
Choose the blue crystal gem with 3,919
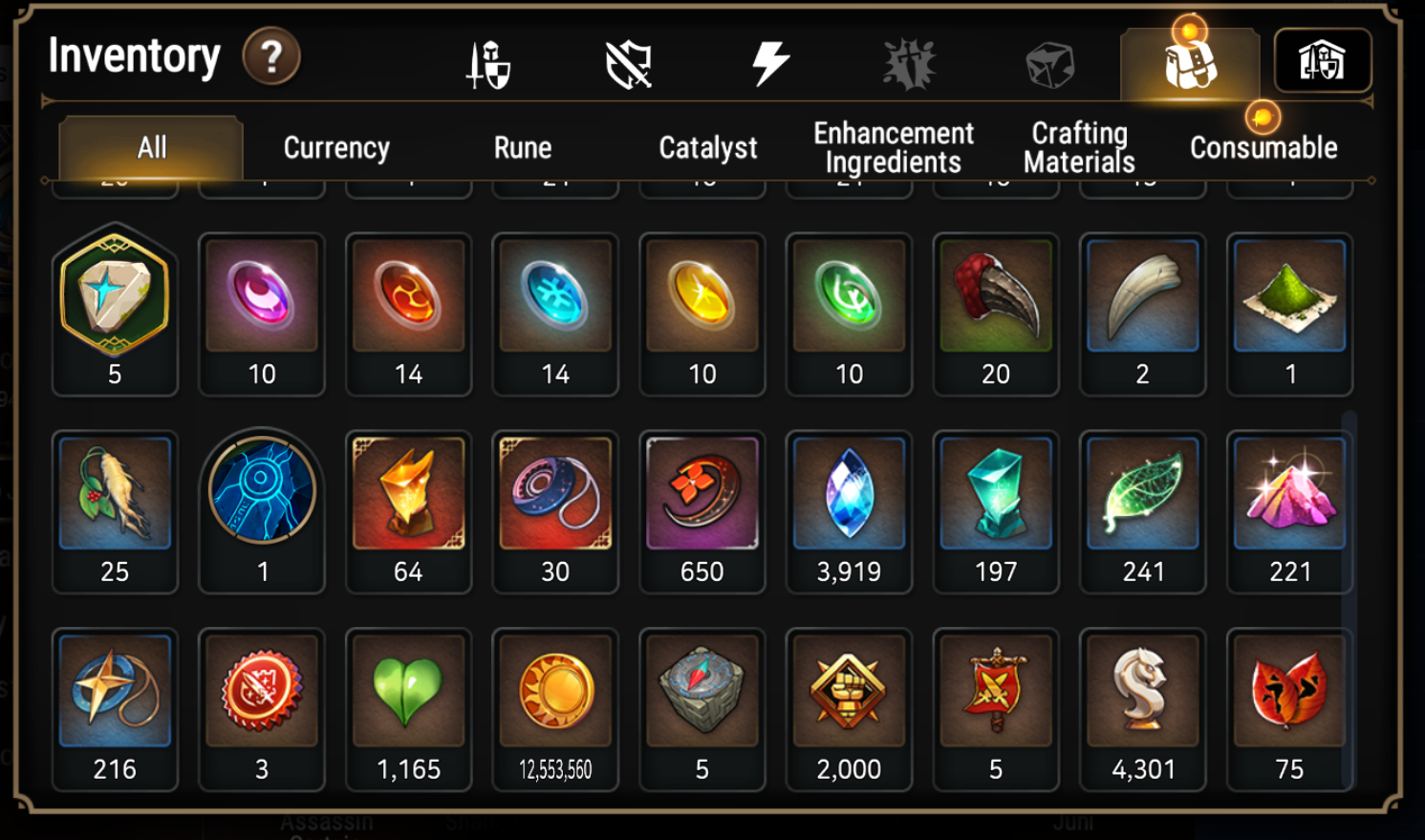[x=849, y=510]
